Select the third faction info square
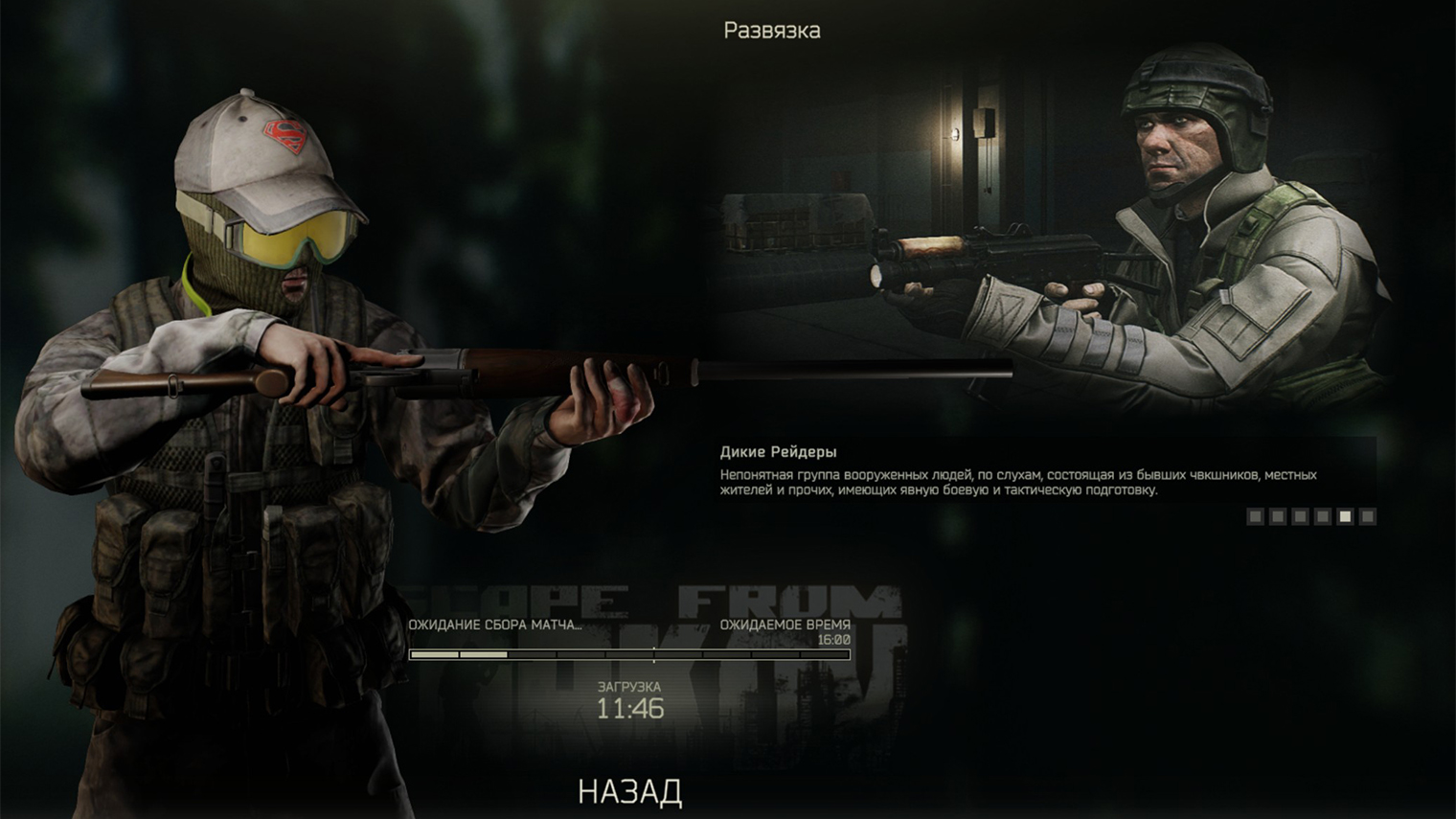Viewport: 1456px width, 819px height. point(1301,516)
